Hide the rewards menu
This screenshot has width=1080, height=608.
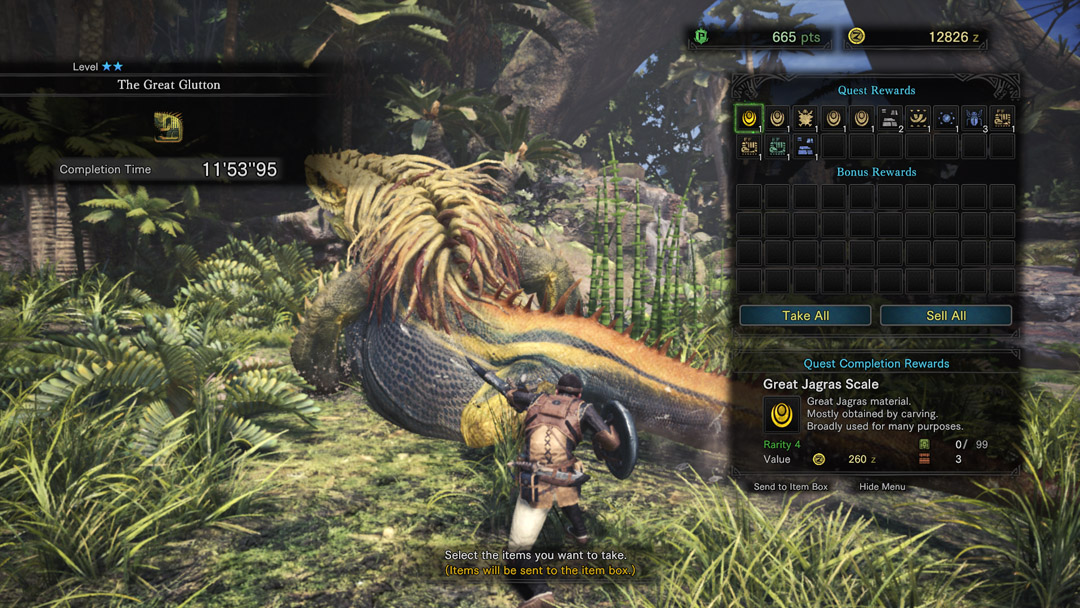click(x=882, y=487)
